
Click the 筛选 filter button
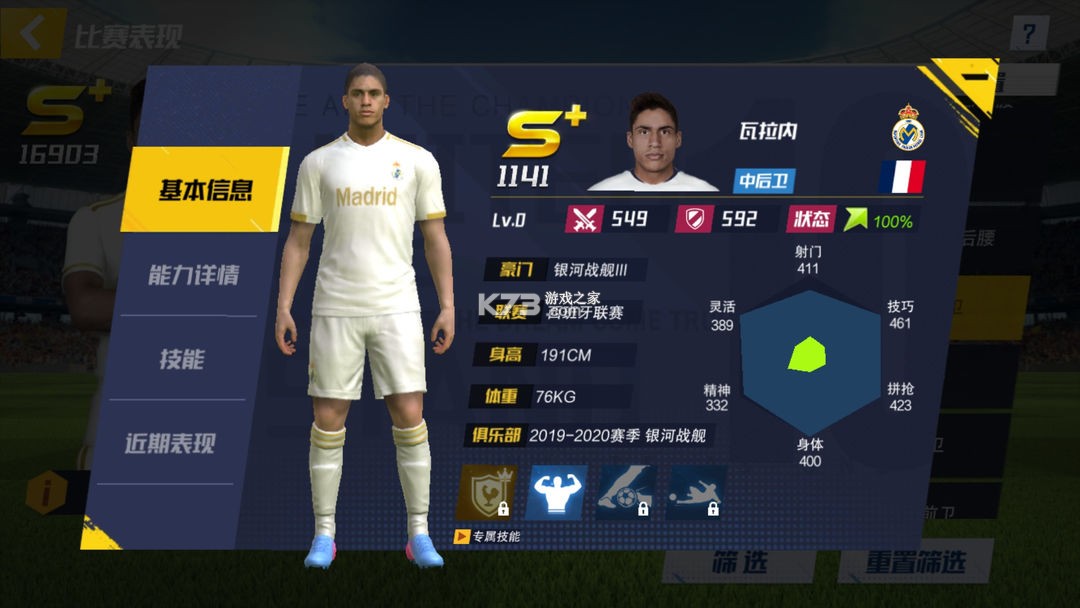739,562
